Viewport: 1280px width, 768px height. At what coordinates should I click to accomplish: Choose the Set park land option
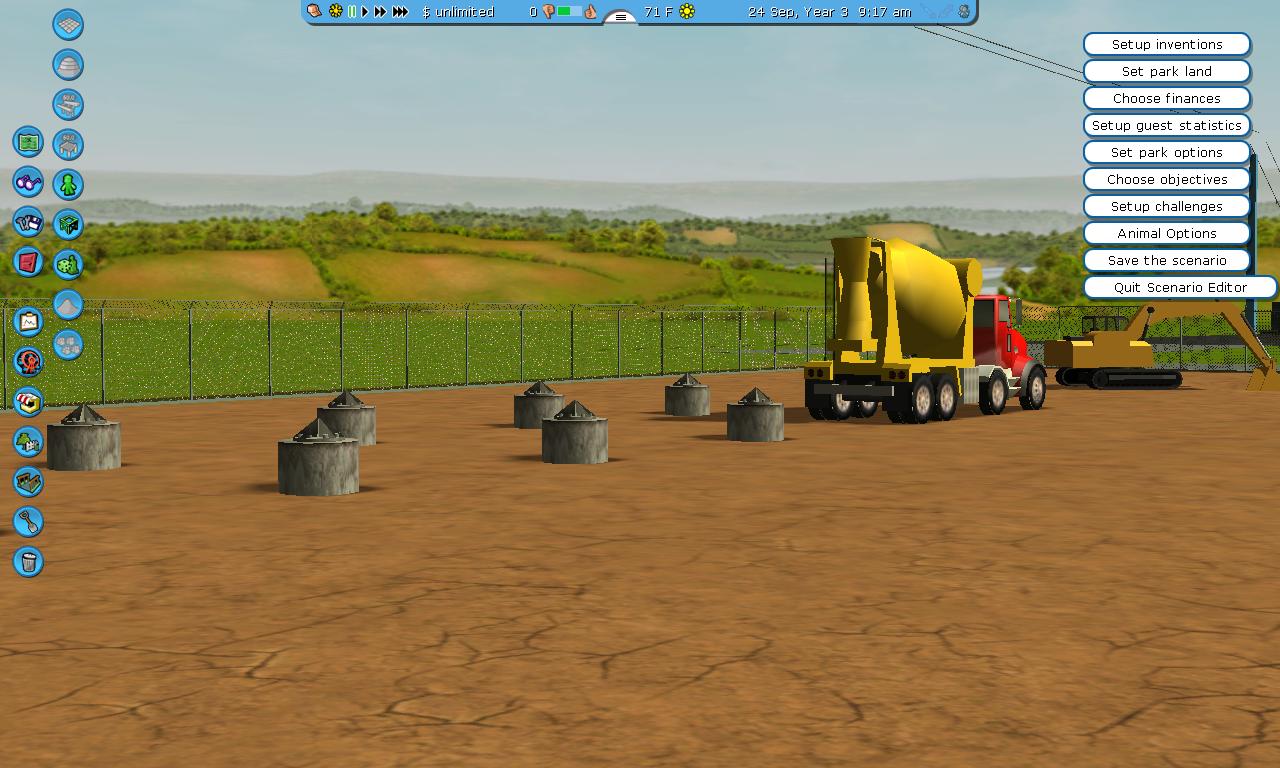[x=1166, y=71]
